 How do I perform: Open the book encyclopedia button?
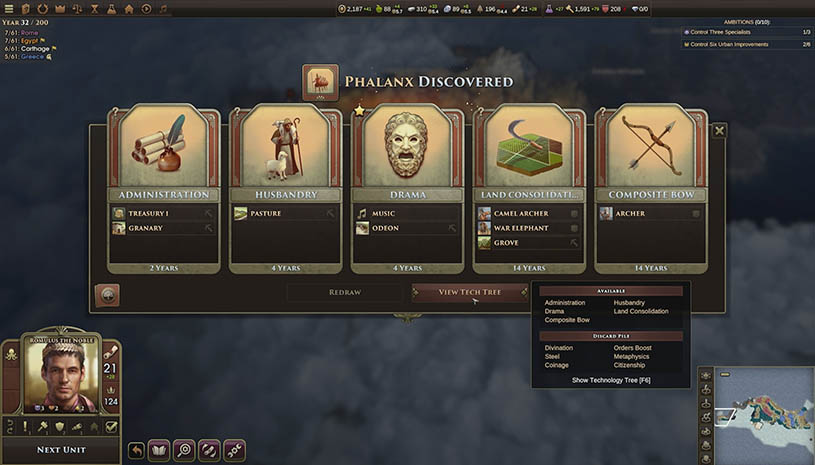[x=160, y=450]
